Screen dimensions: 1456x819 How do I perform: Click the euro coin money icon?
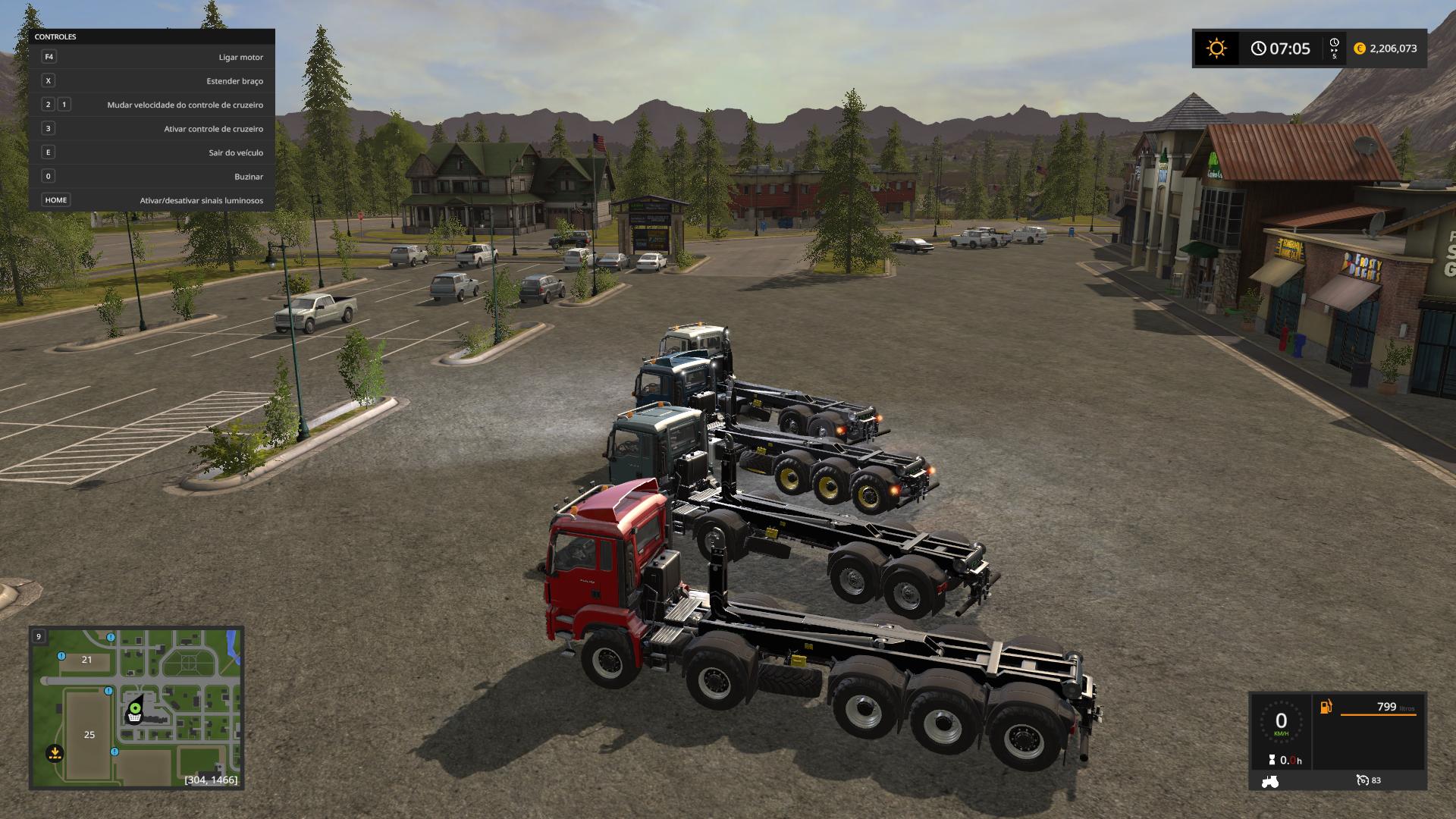(1359, 49)
